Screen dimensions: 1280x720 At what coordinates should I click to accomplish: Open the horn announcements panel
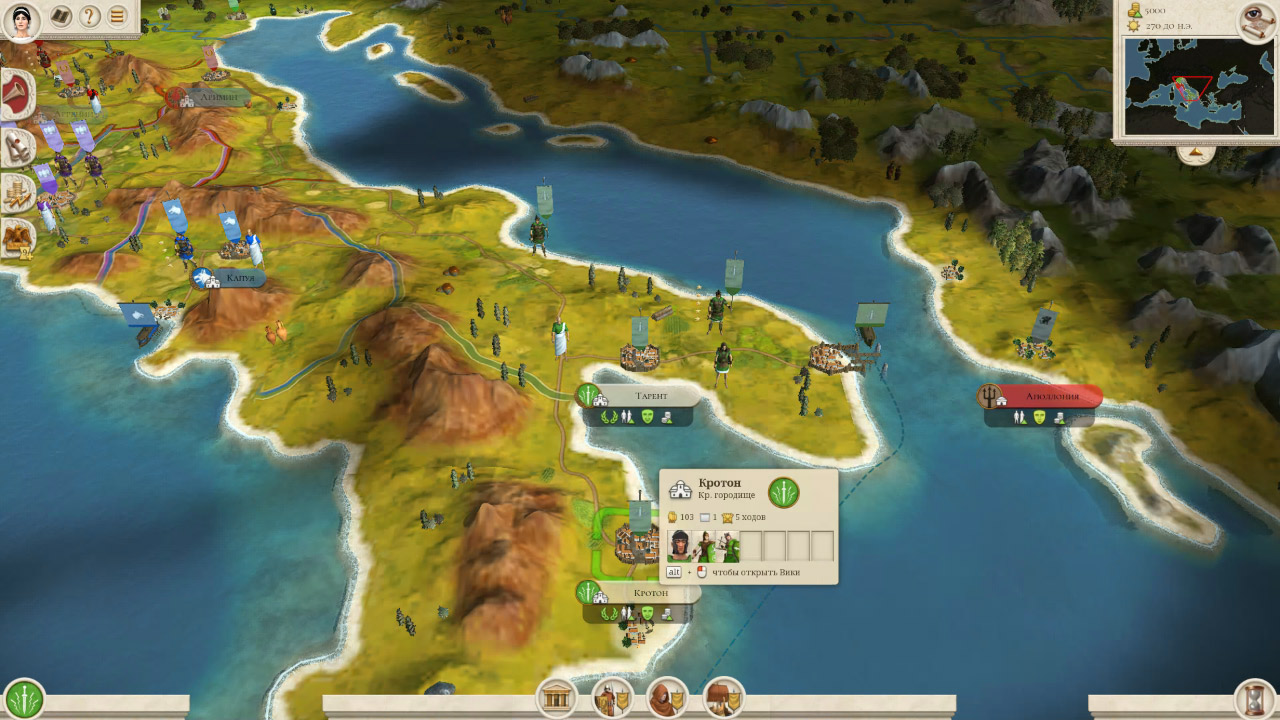[x=17, y=95]
